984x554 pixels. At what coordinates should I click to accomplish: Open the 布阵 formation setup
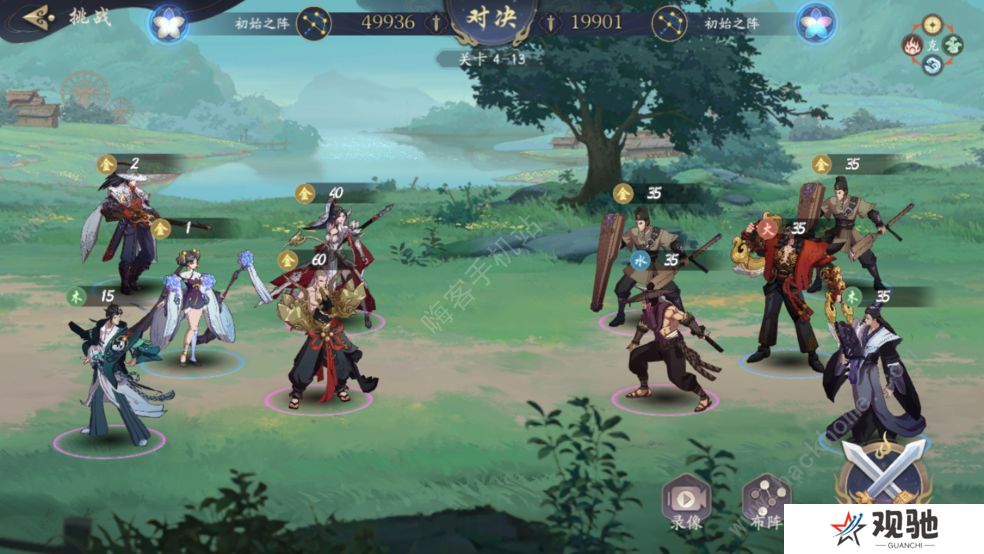click(766, 497)
